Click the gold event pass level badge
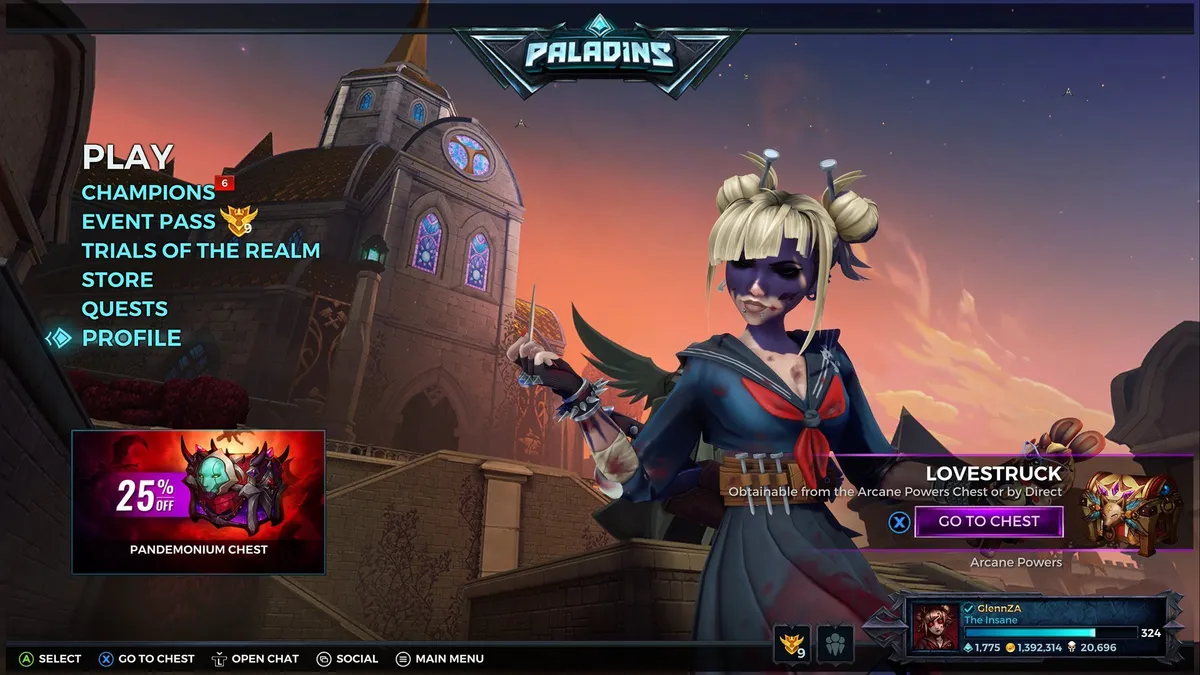1200x675 pixels. point(793,641)
